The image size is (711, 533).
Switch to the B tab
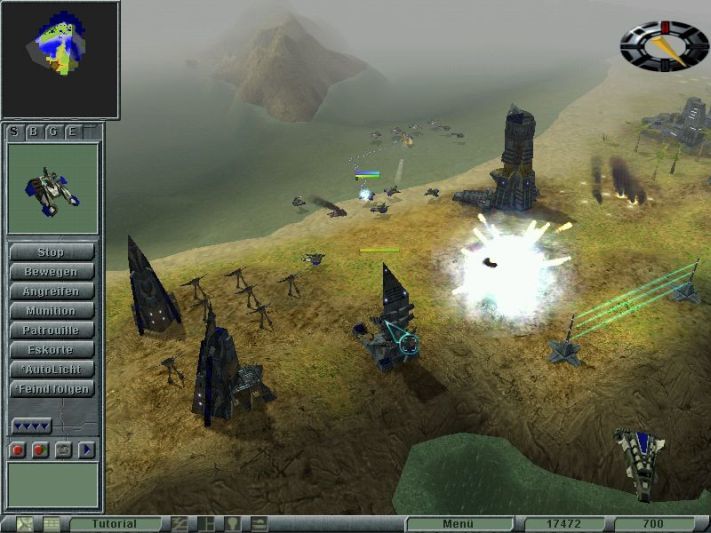(34, 131)
